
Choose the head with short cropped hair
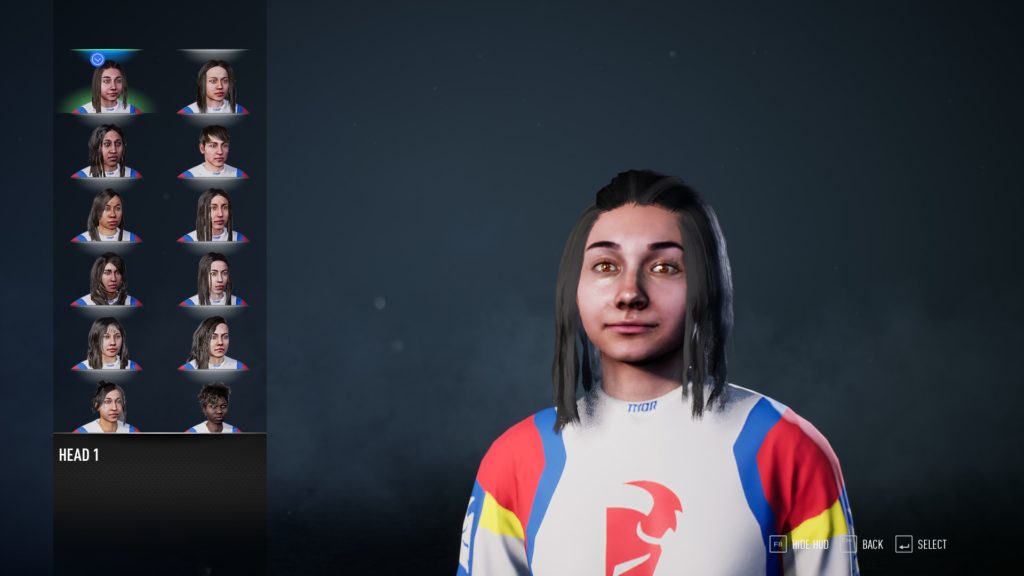point(213,151)
